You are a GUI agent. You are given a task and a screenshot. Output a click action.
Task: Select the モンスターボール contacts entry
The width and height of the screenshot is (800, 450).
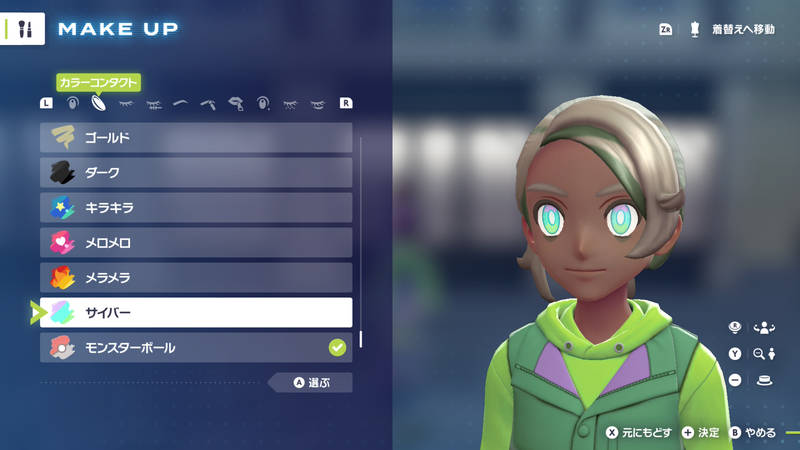[x=196, y=348]
